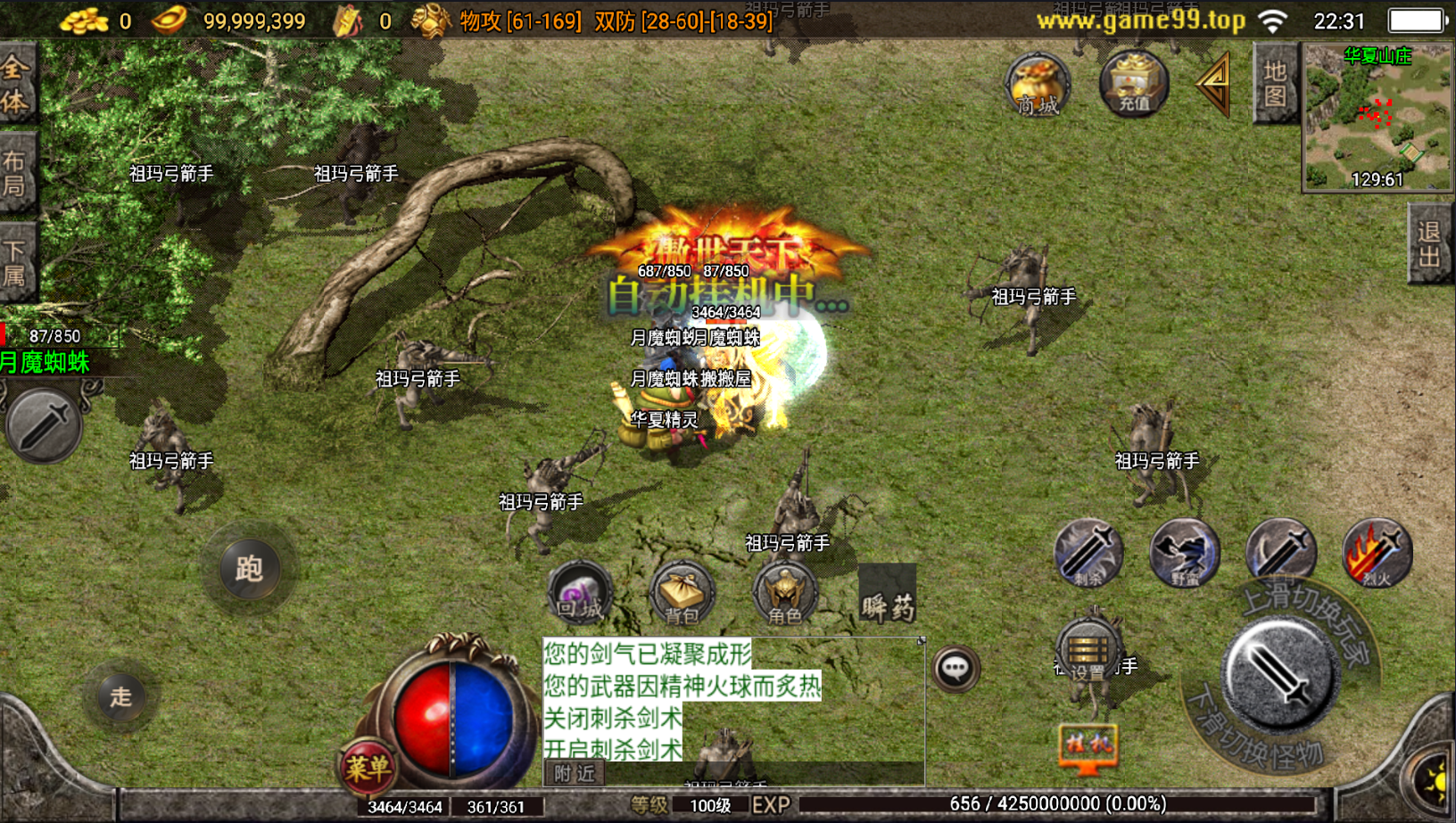
Task: Open the 充值 recharge icon
Action: [x=1133, y=85]
